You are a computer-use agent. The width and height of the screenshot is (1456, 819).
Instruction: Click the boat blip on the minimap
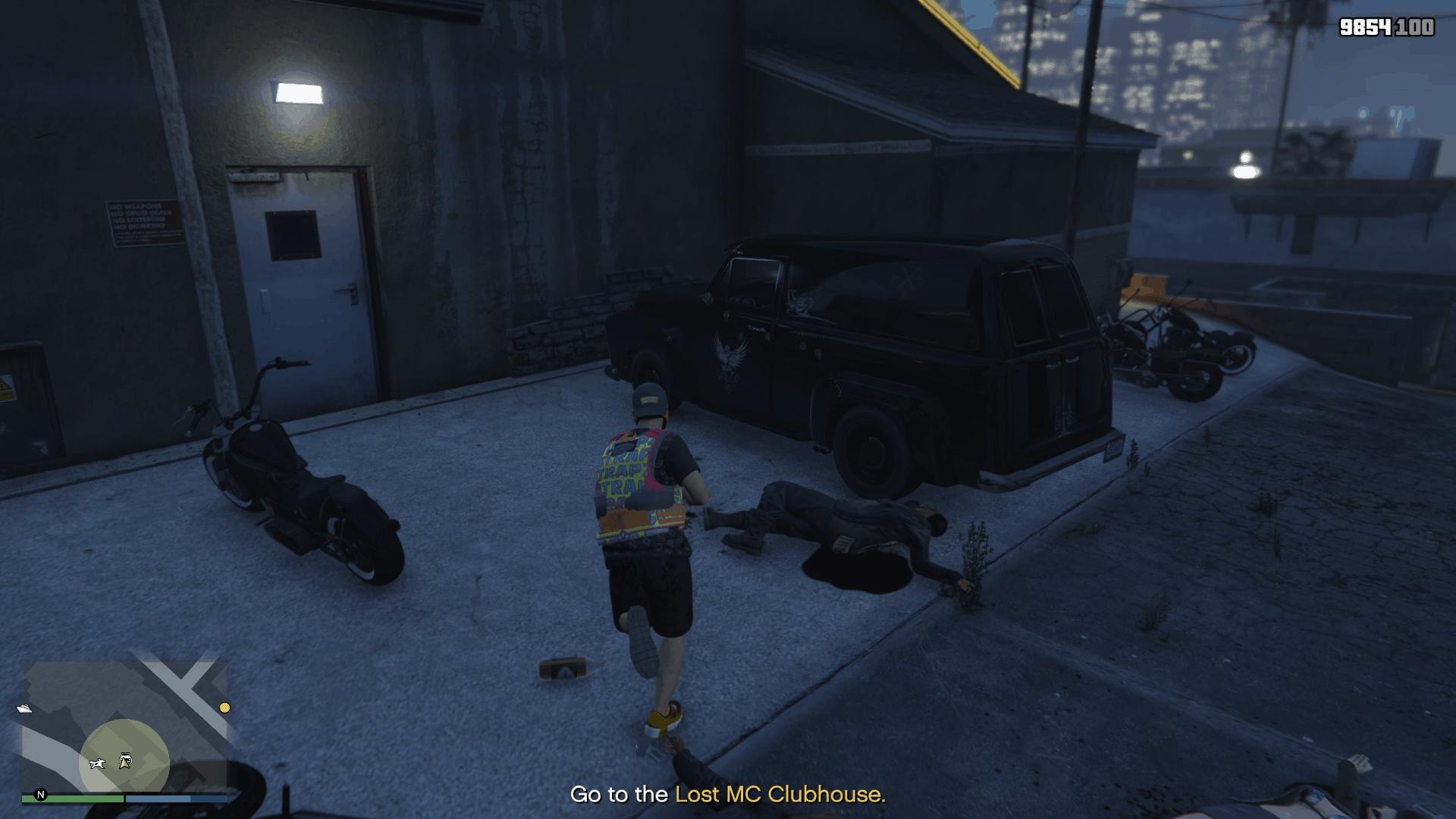point(24,708)
